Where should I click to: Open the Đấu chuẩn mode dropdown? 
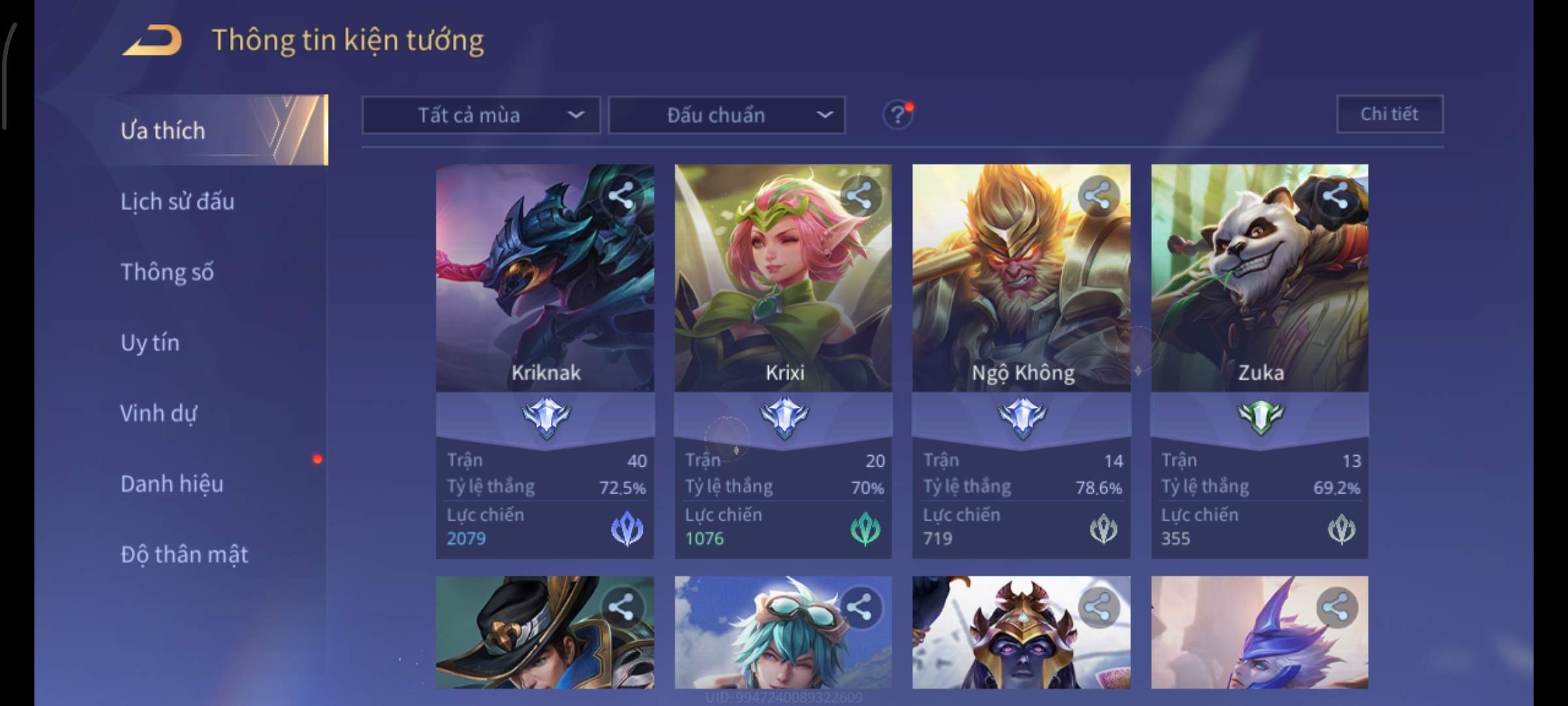click(727, 116)
